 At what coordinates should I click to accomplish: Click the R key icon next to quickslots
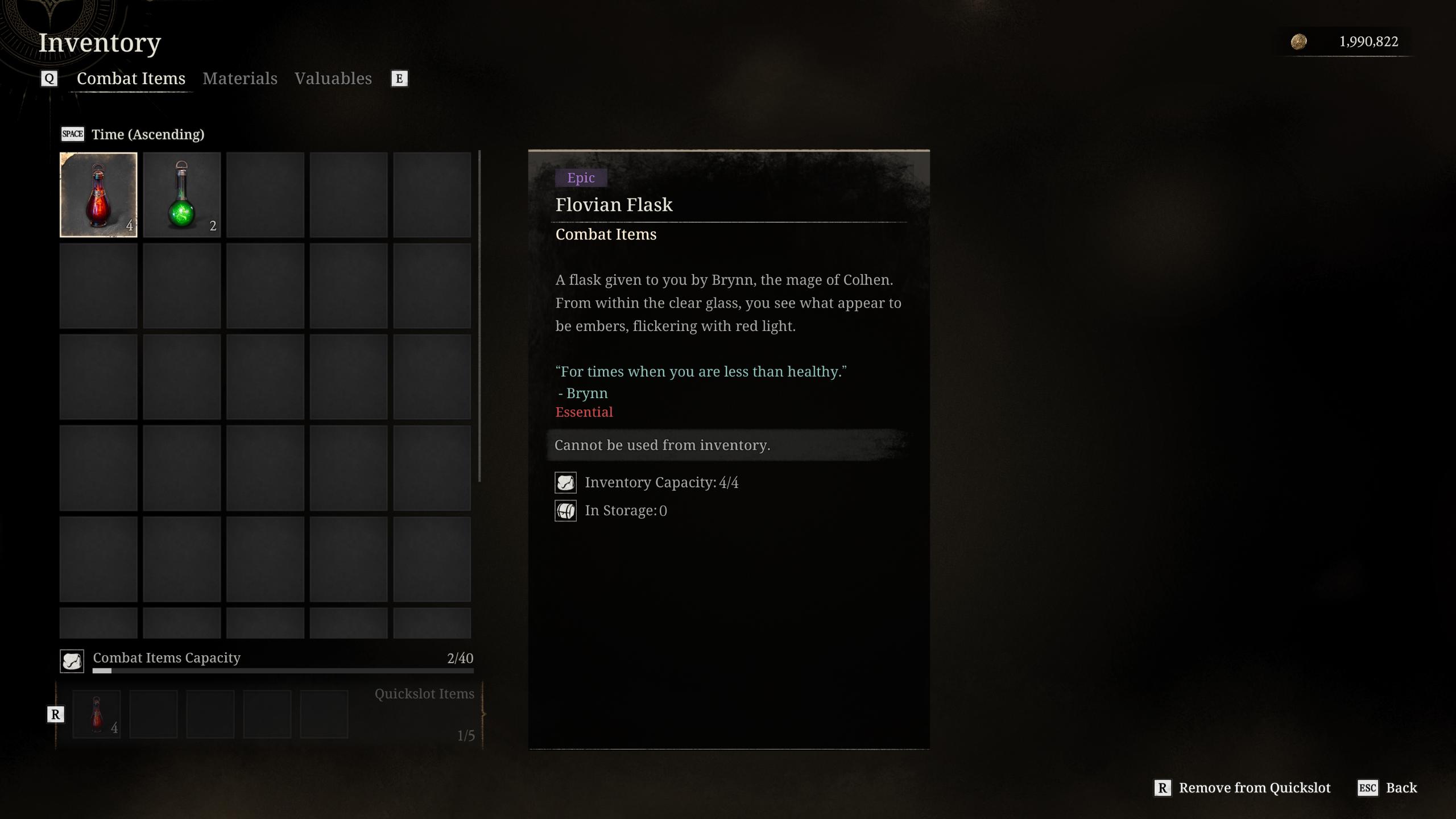(x=55, y=714)
